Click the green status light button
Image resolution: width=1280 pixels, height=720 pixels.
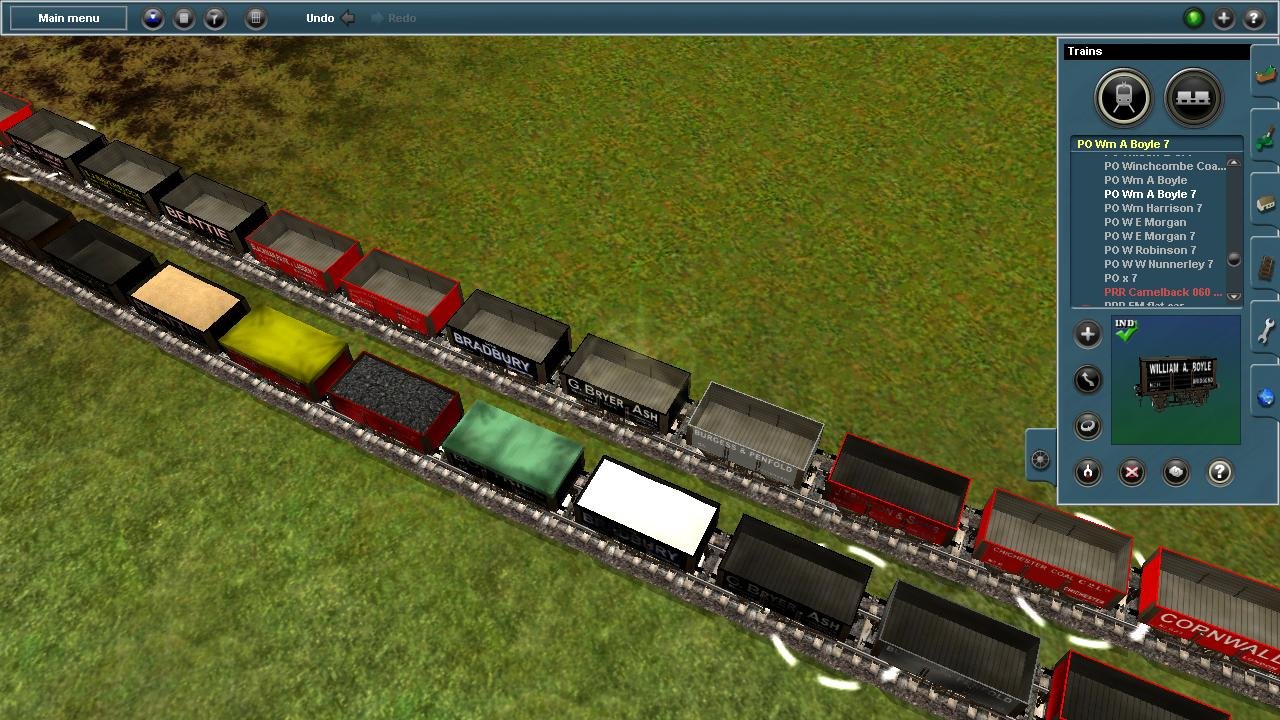(x=1193, y=18)
